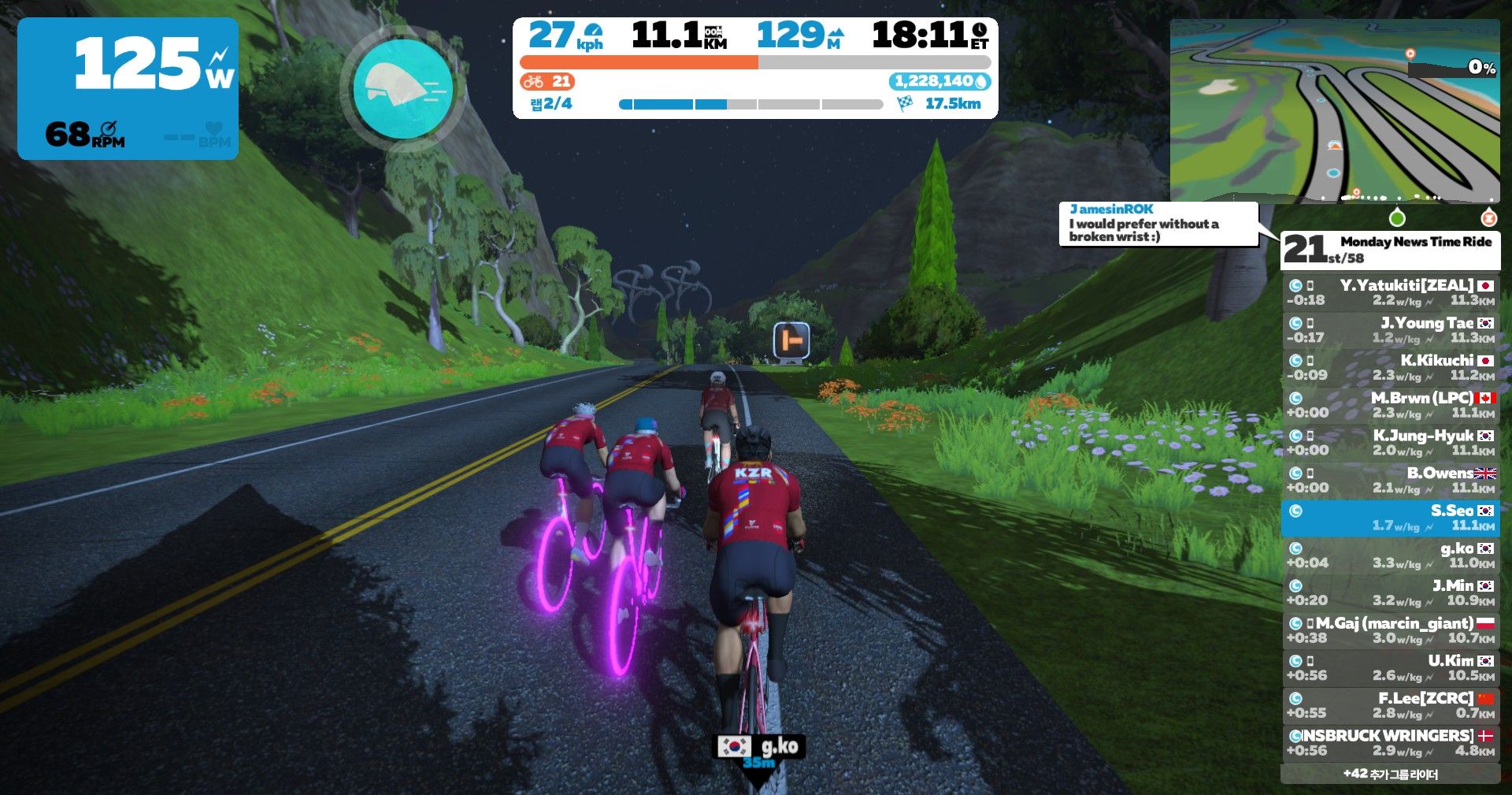Viewport: 1512px width, 795px height.
Task: Activate the aero helmet power-up
Action: click(x=402, y=89)
